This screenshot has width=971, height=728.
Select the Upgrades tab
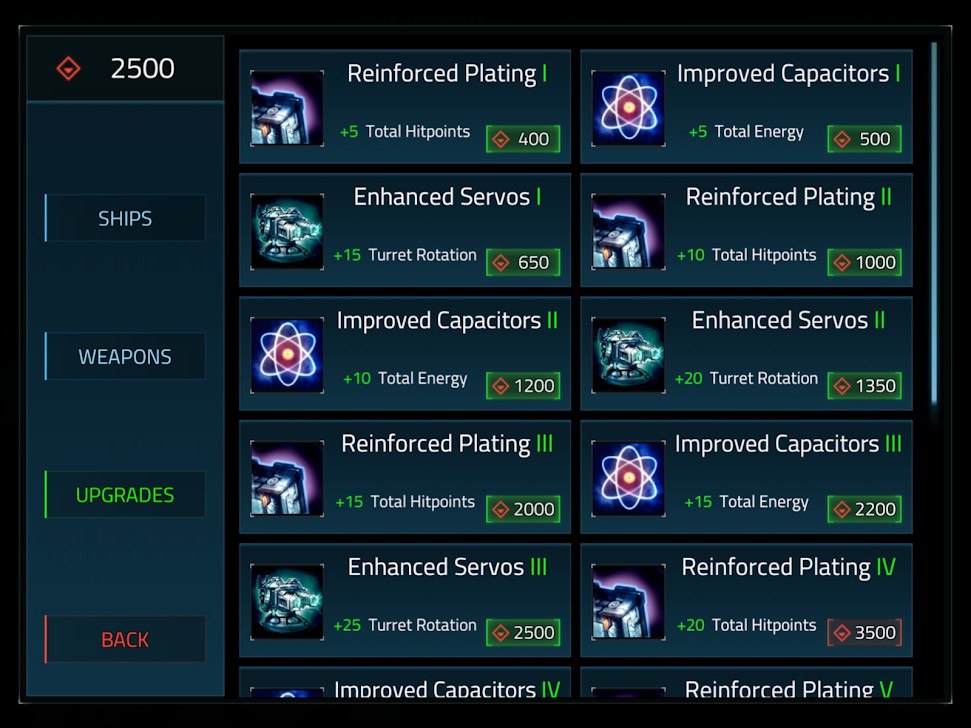coord(125,495)
